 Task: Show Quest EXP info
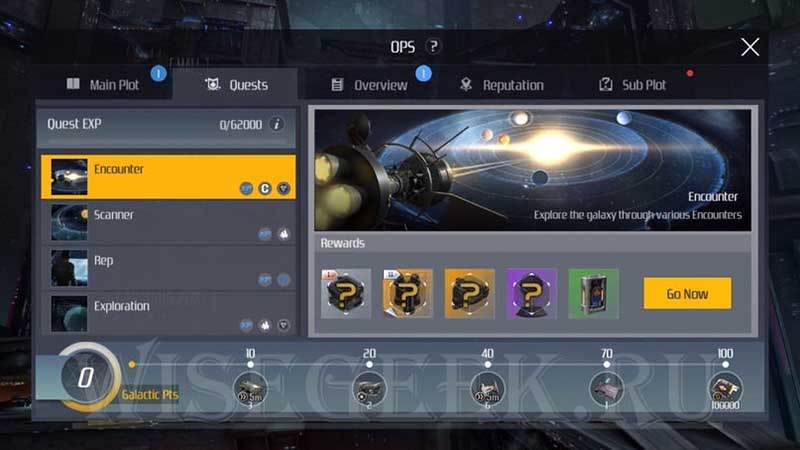(x=277, y=124)
